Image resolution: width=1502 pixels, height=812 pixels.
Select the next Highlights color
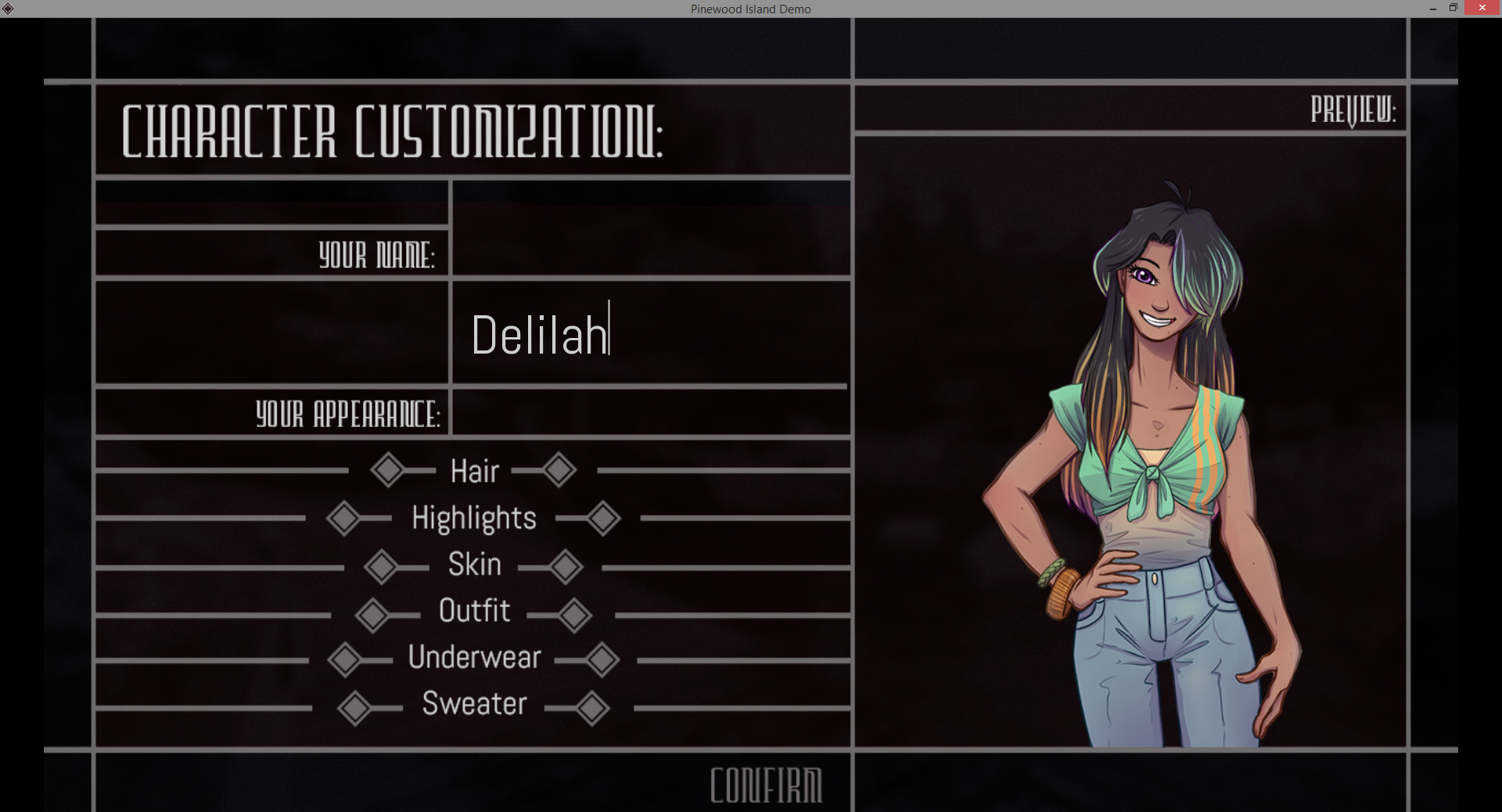click(602, 518)
